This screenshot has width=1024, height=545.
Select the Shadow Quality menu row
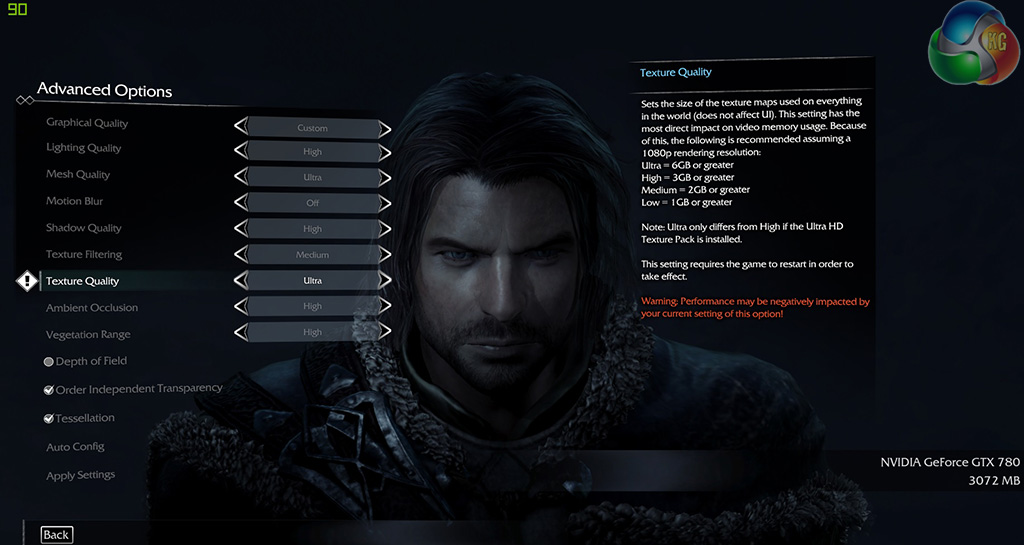83,229
